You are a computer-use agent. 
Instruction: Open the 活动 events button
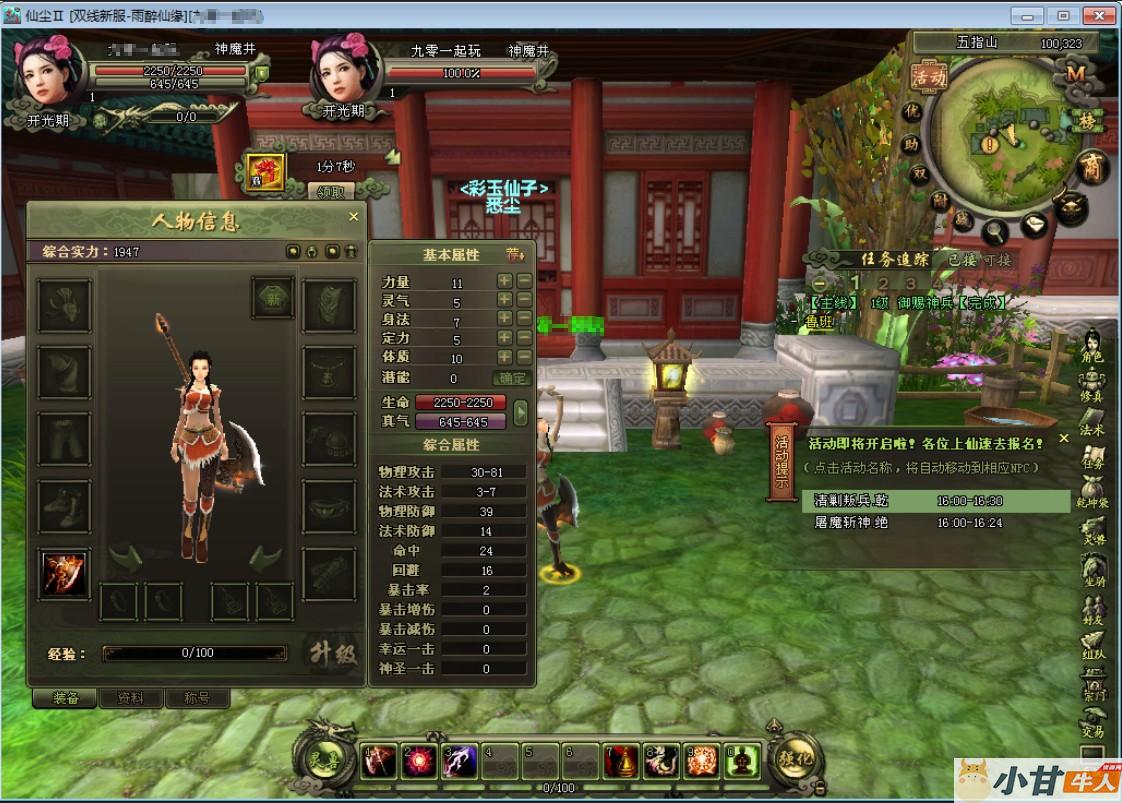tap(928, 76)
